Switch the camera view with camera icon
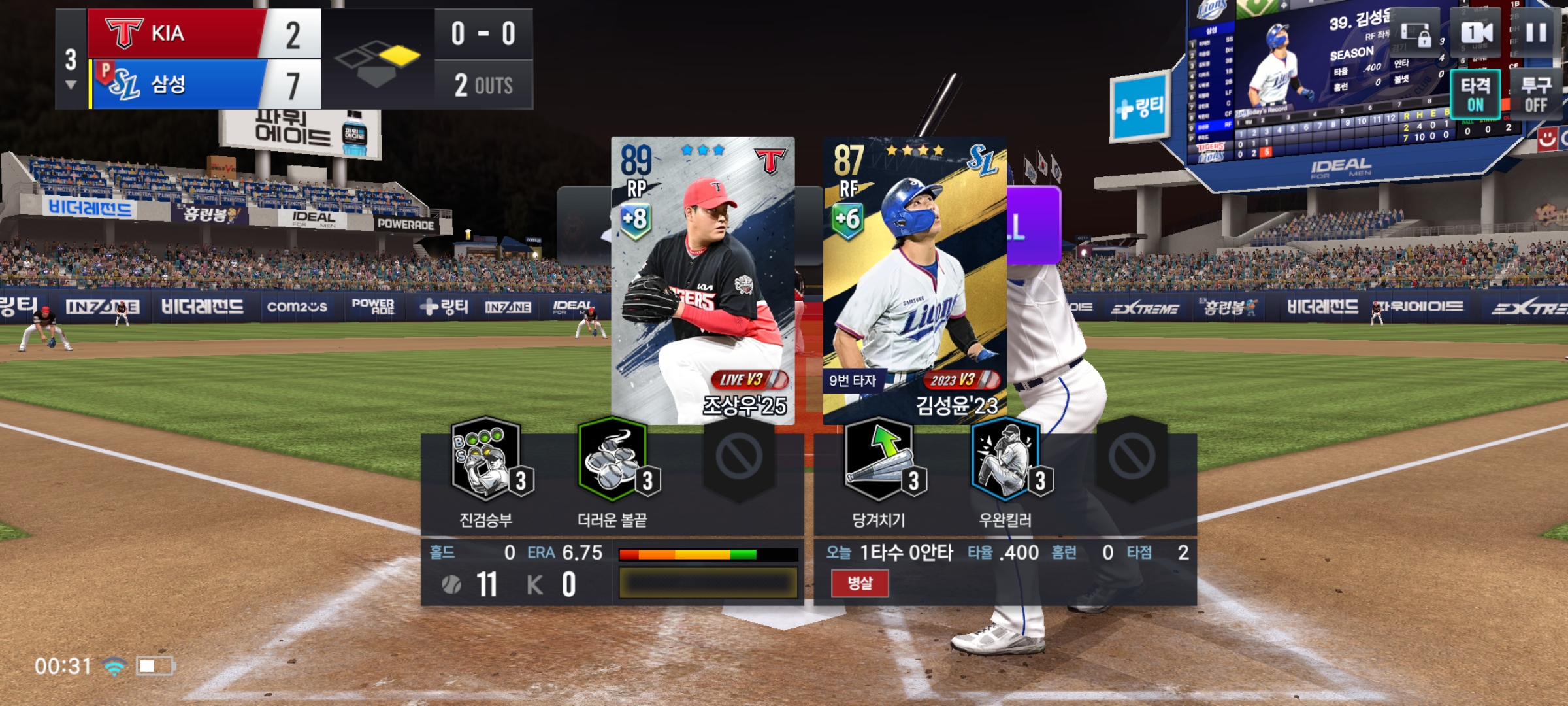The image size is (1568, 706). point(1477,33)
